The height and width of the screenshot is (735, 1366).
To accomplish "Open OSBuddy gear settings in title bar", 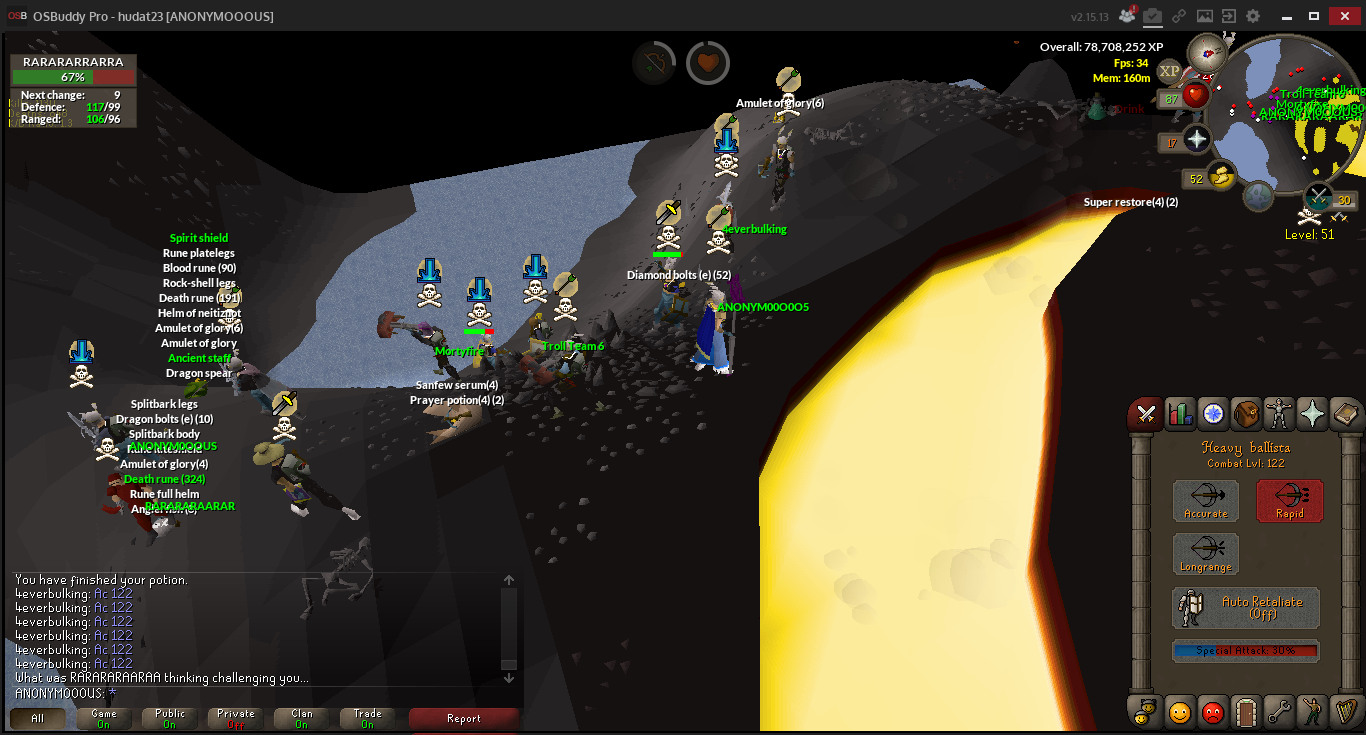I will click(1253, 16).
